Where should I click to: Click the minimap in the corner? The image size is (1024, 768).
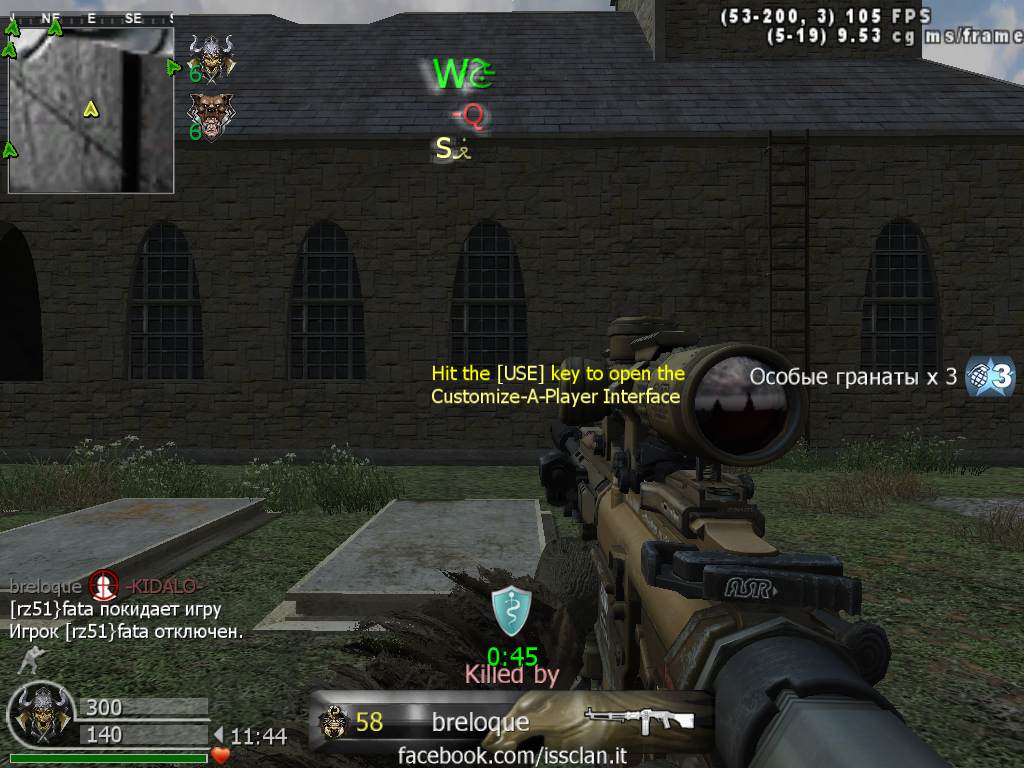91,110
